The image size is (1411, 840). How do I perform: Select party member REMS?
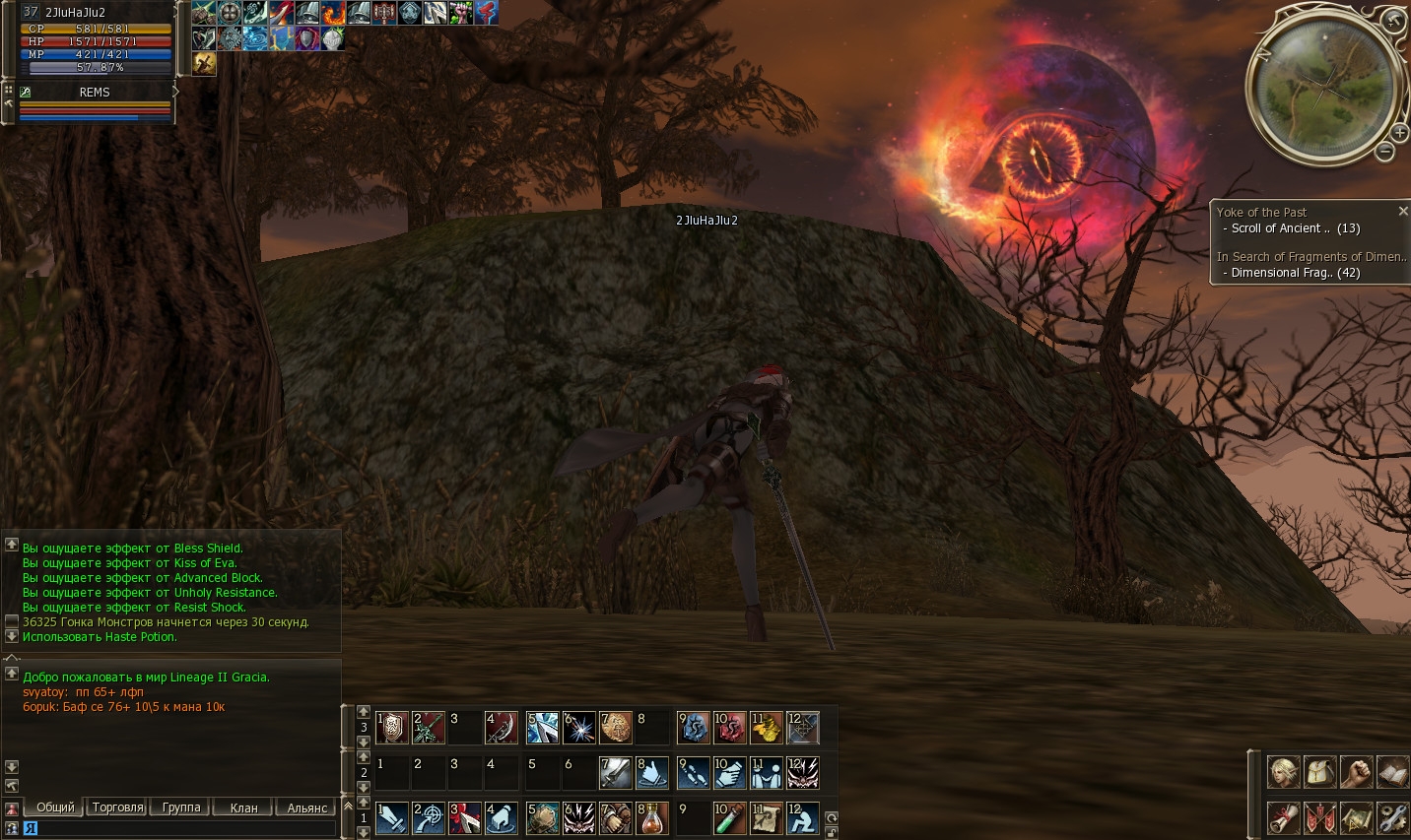pyautogui.click(x=95, y=92)
